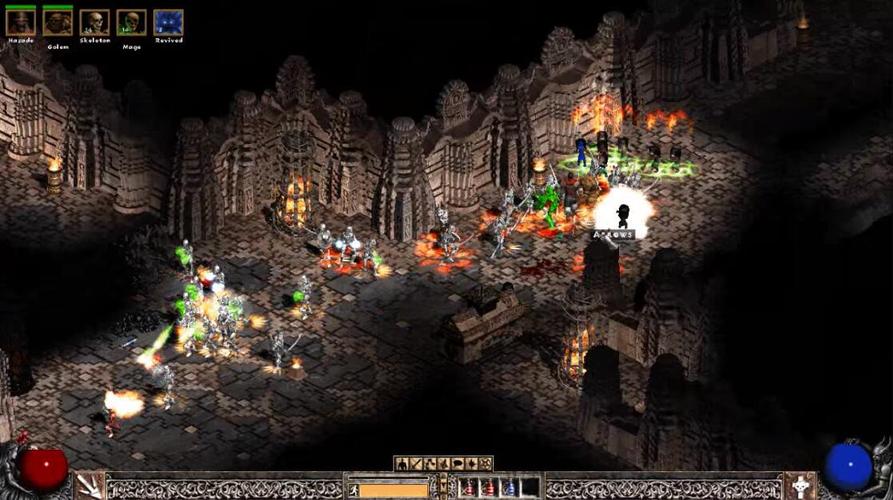Open the left-hand skill selector
893x500 pixels.
(x=90, y=486)
